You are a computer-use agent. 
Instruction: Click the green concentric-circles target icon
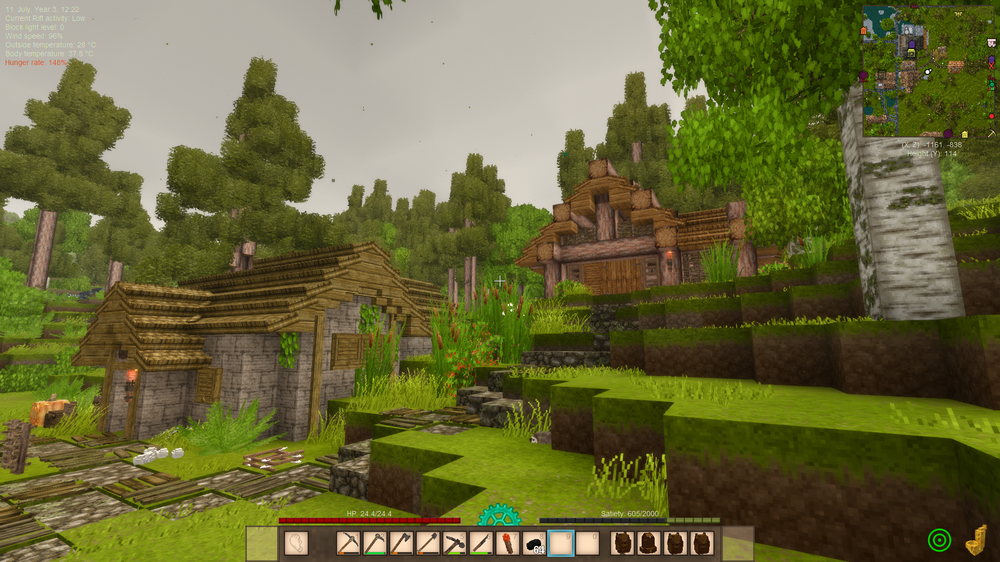point(939,540)
